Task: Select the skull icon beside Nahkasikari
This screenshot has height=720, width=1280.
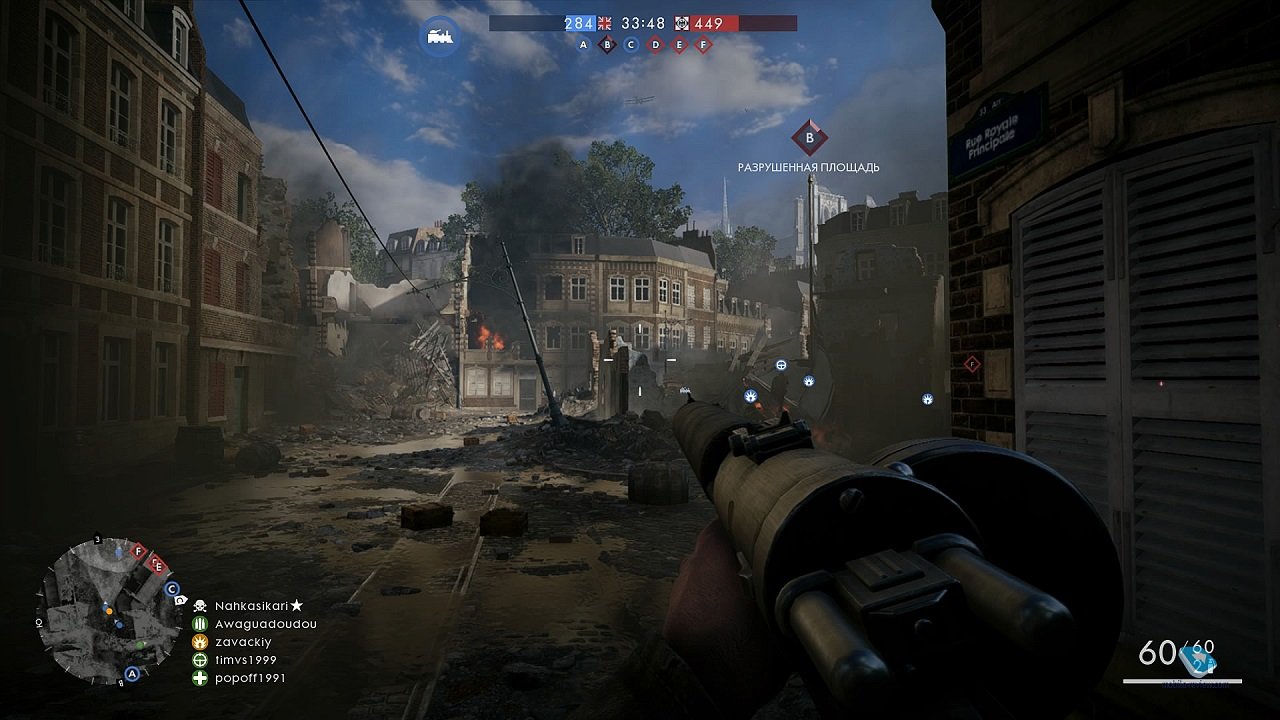Action: (x=200, y=605)
